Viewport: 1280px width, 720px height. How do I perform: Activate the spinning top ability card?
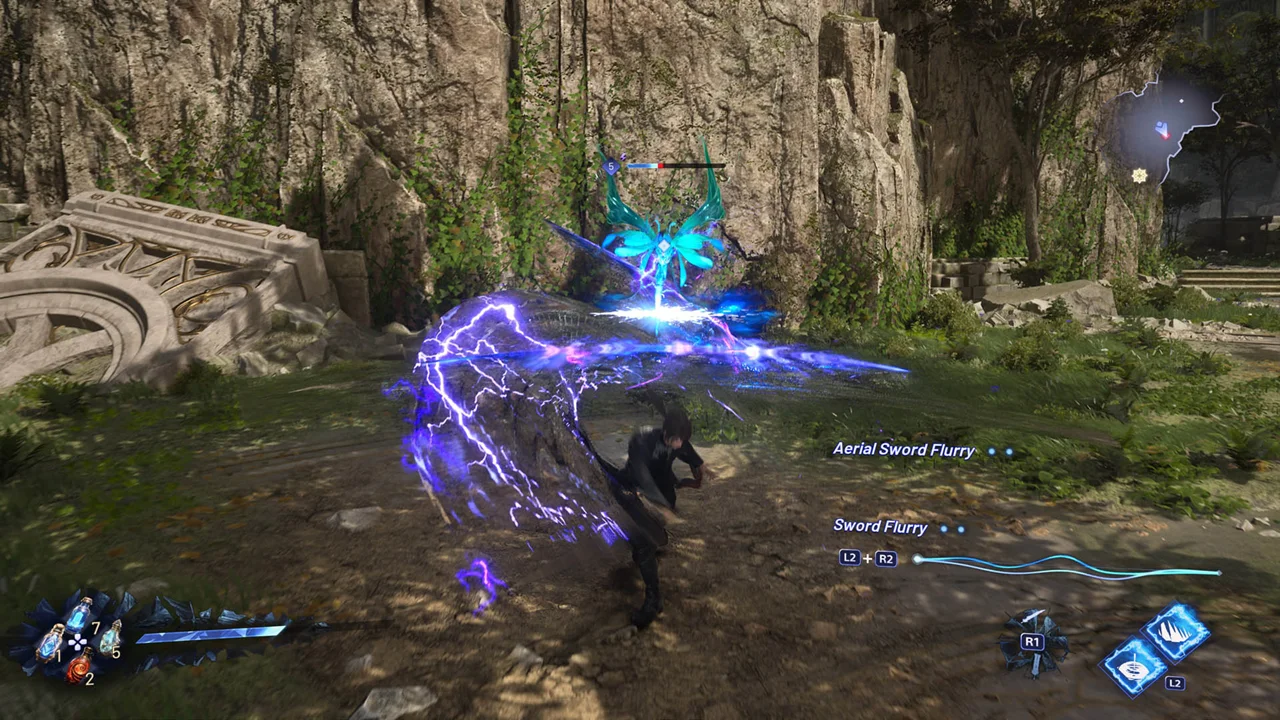coord(1134,667)
